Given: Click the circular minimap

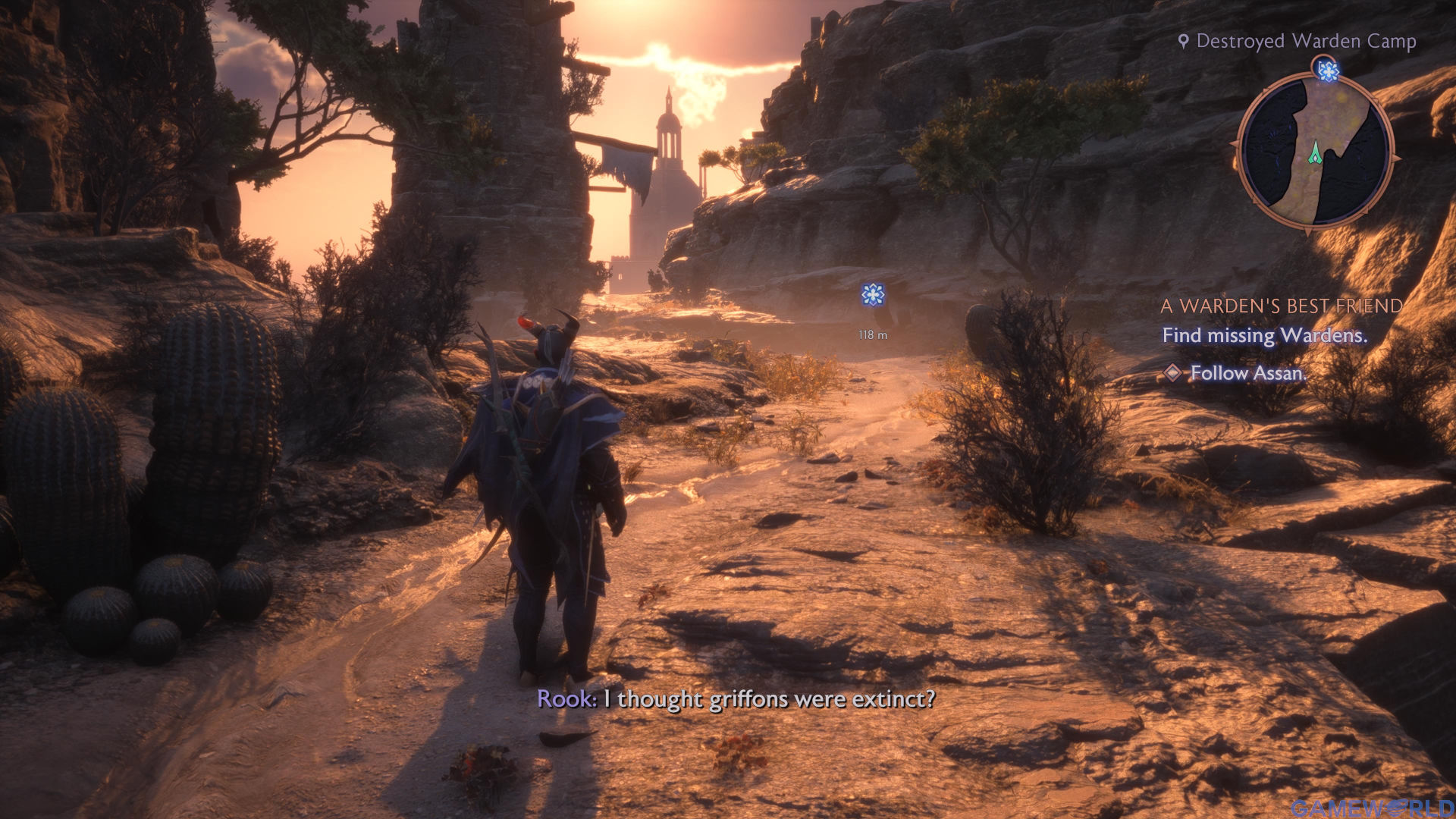Looking at the screenshot, I should click(1315, 151).
